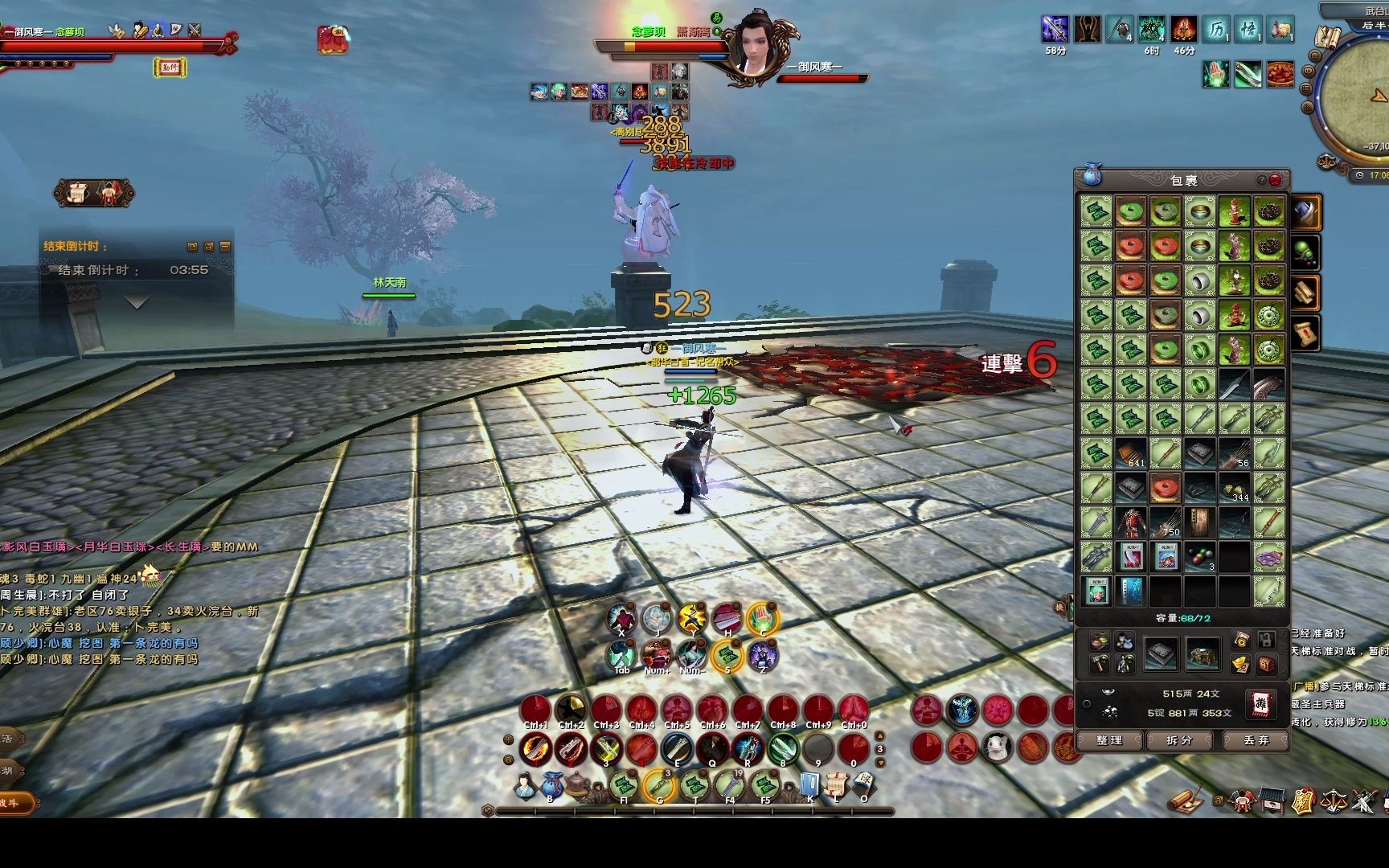Select the red armor item in the bag
1389x868 pixels.
tap(1130, 522)
